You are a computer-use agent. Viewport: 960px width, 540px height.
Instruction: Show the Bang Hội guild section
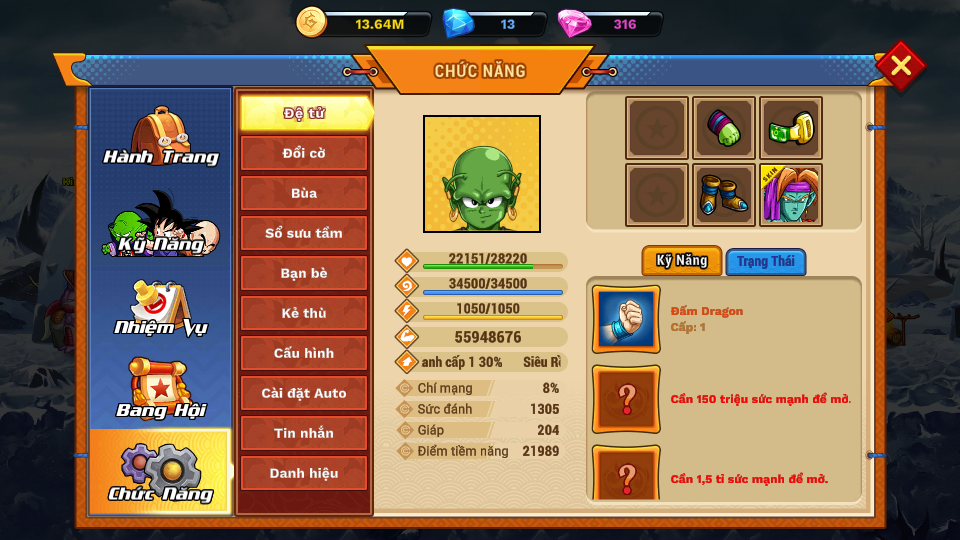click(160, 390)
